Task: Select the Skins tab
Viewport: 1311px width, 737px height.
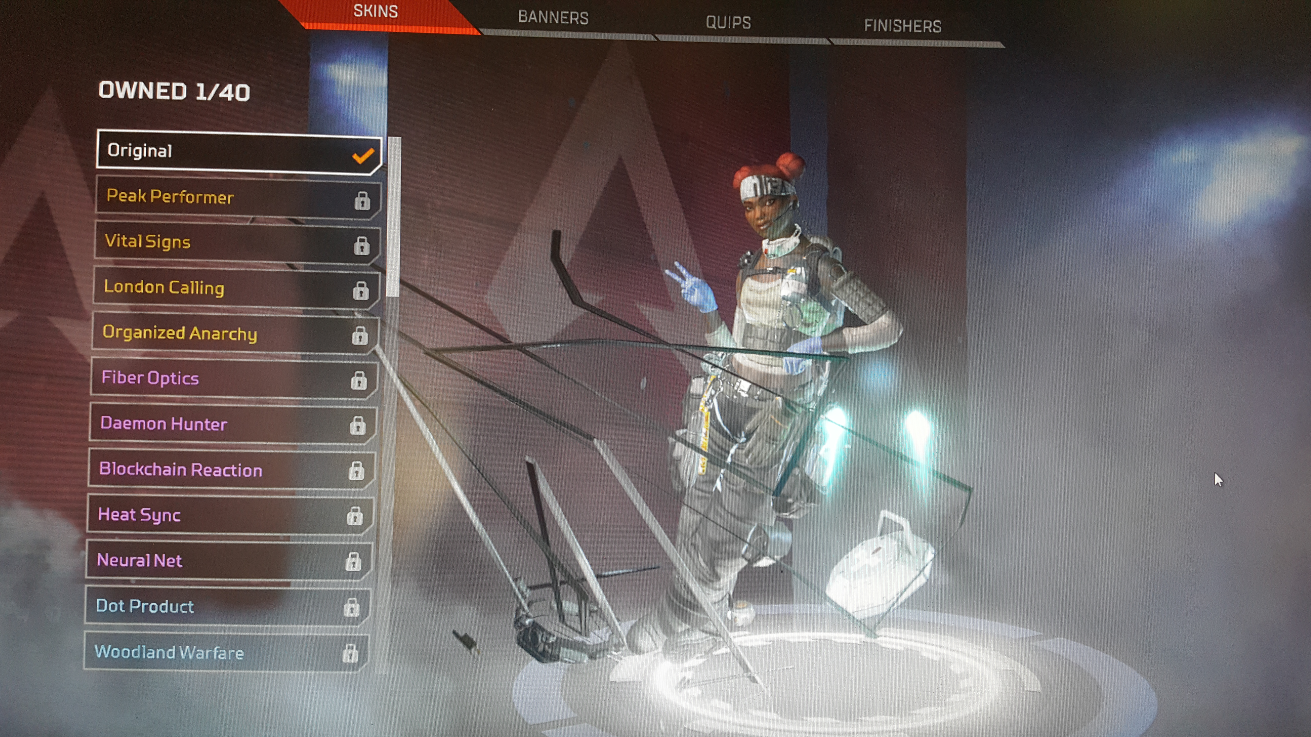Action: (x=376, y=12)
